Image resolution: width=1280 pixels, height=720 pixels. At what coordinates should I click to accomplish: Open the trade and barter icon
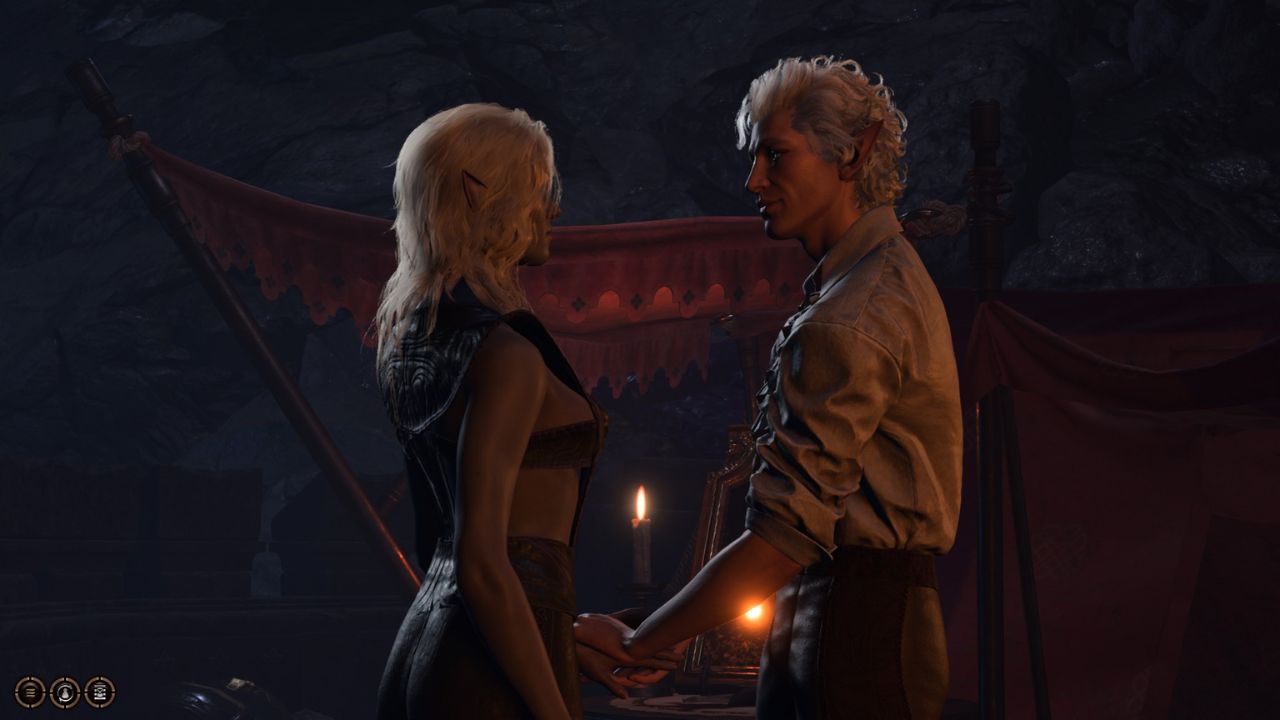click(99, 691)
